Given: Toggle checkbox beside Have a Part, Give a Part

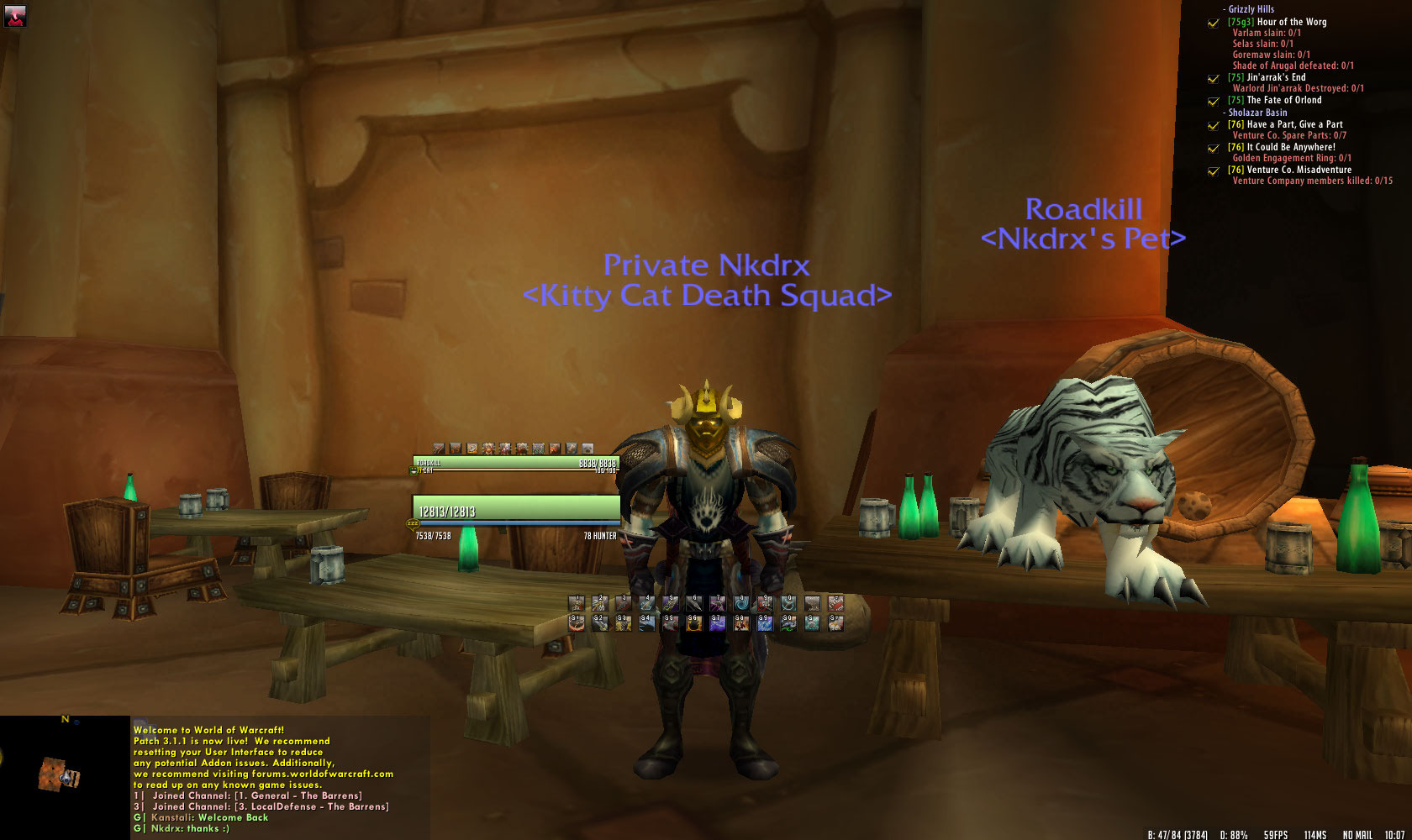Looking at the screenshot, I should [1213, 125].
